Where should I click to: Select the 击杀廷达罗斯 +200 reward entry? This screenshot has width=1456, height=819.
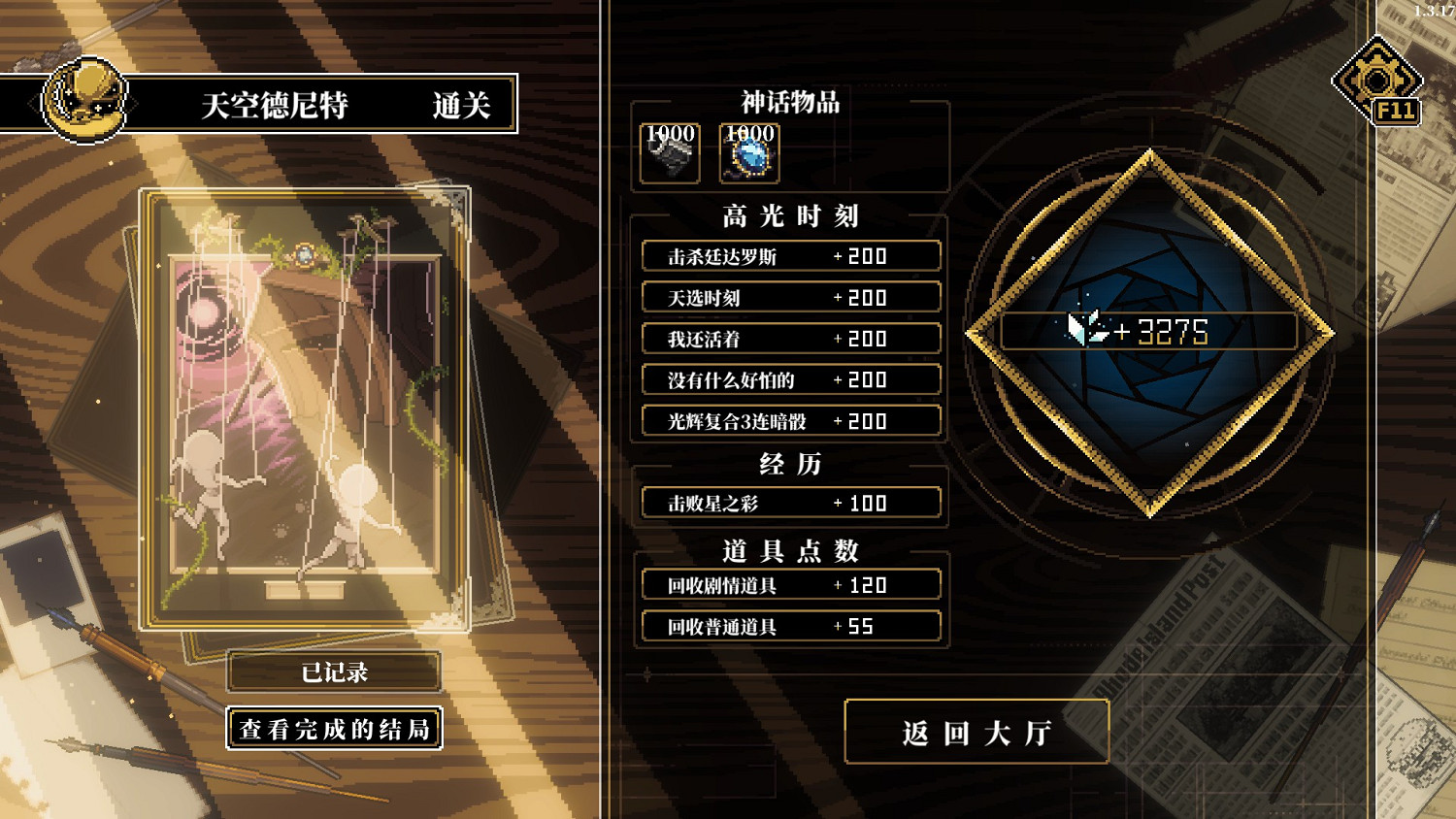(x=790, y=255)
